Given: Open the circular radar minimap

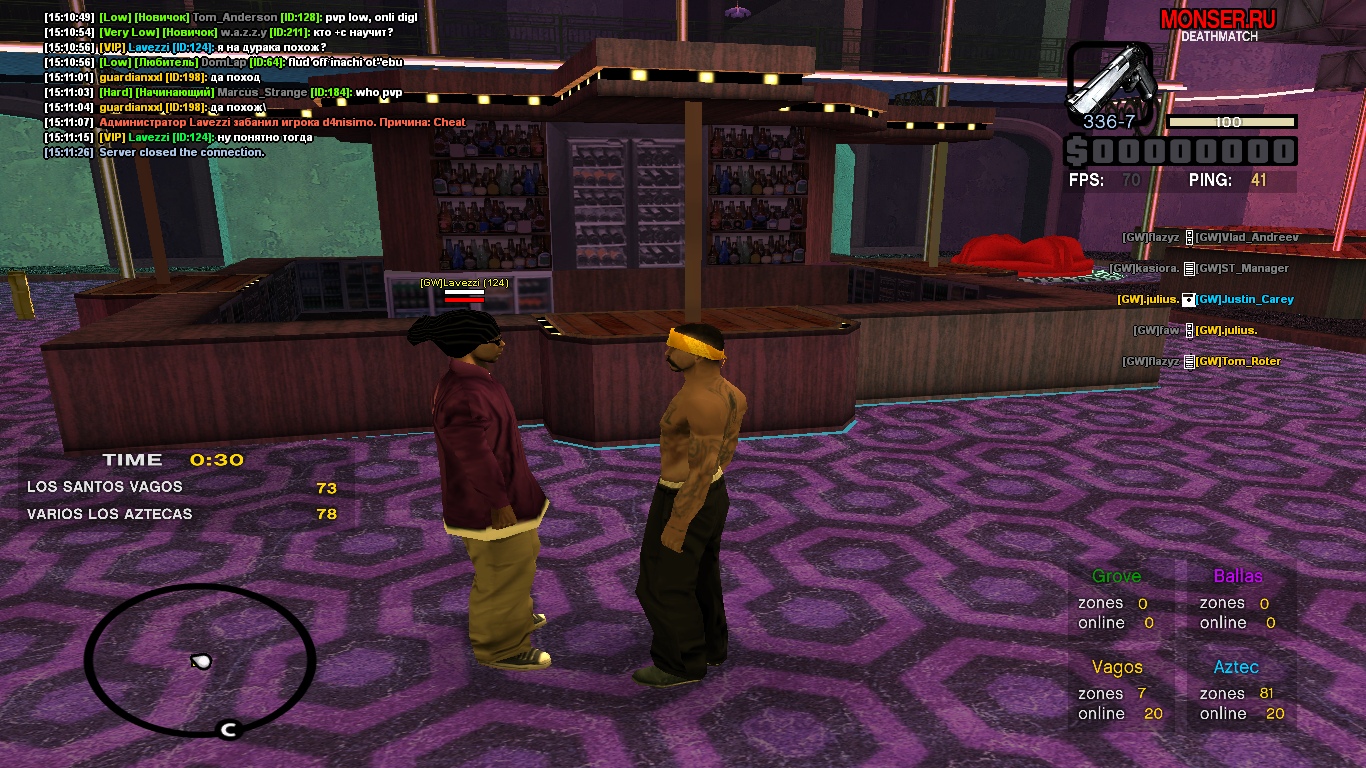Looking at the screenshot, I should point(200,658).
